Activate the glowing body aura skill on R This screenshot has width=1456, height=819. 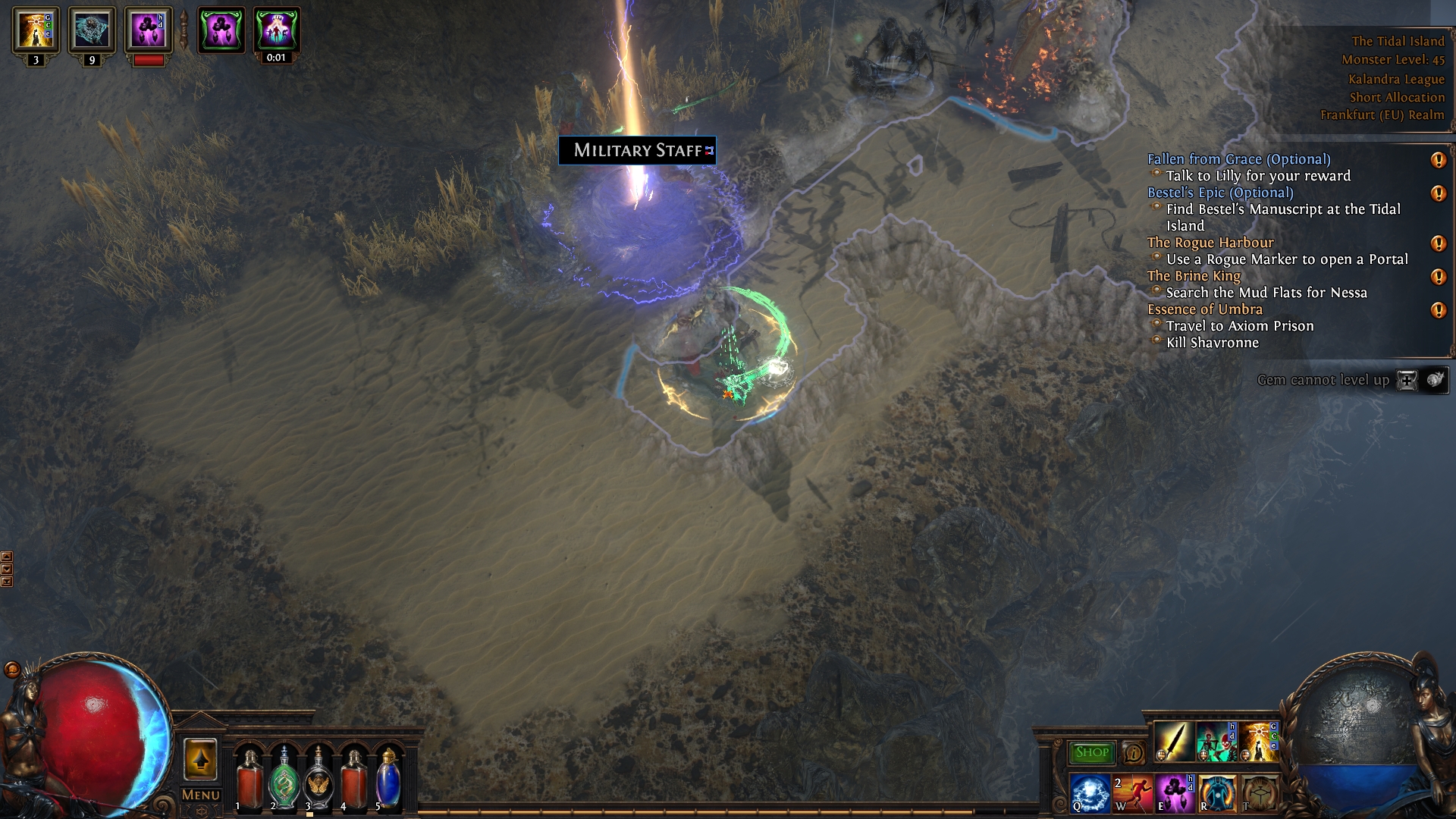1216,793
